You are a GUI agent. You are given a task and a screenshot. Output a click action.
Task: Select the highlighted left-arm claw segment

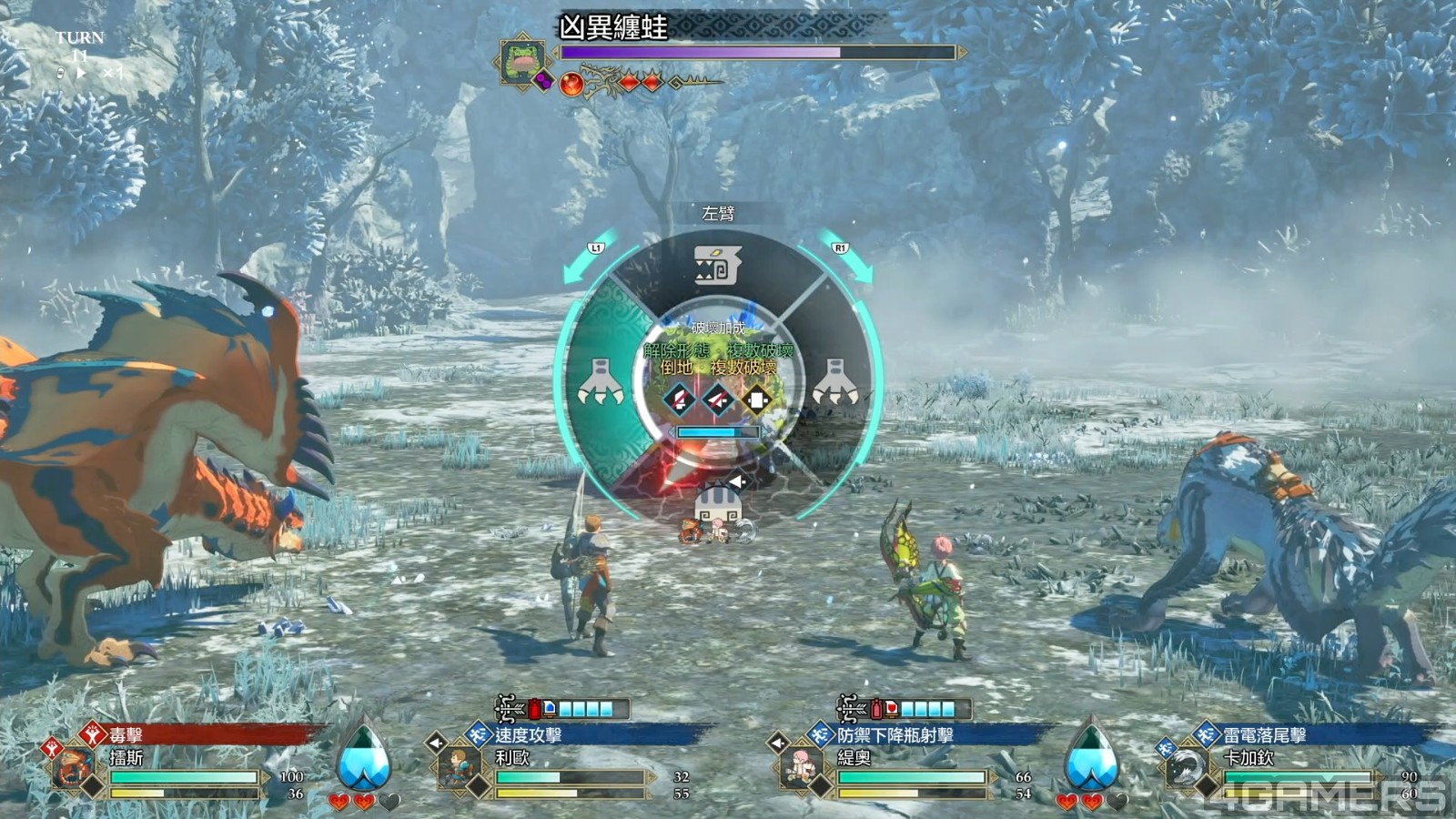(601, 382)
